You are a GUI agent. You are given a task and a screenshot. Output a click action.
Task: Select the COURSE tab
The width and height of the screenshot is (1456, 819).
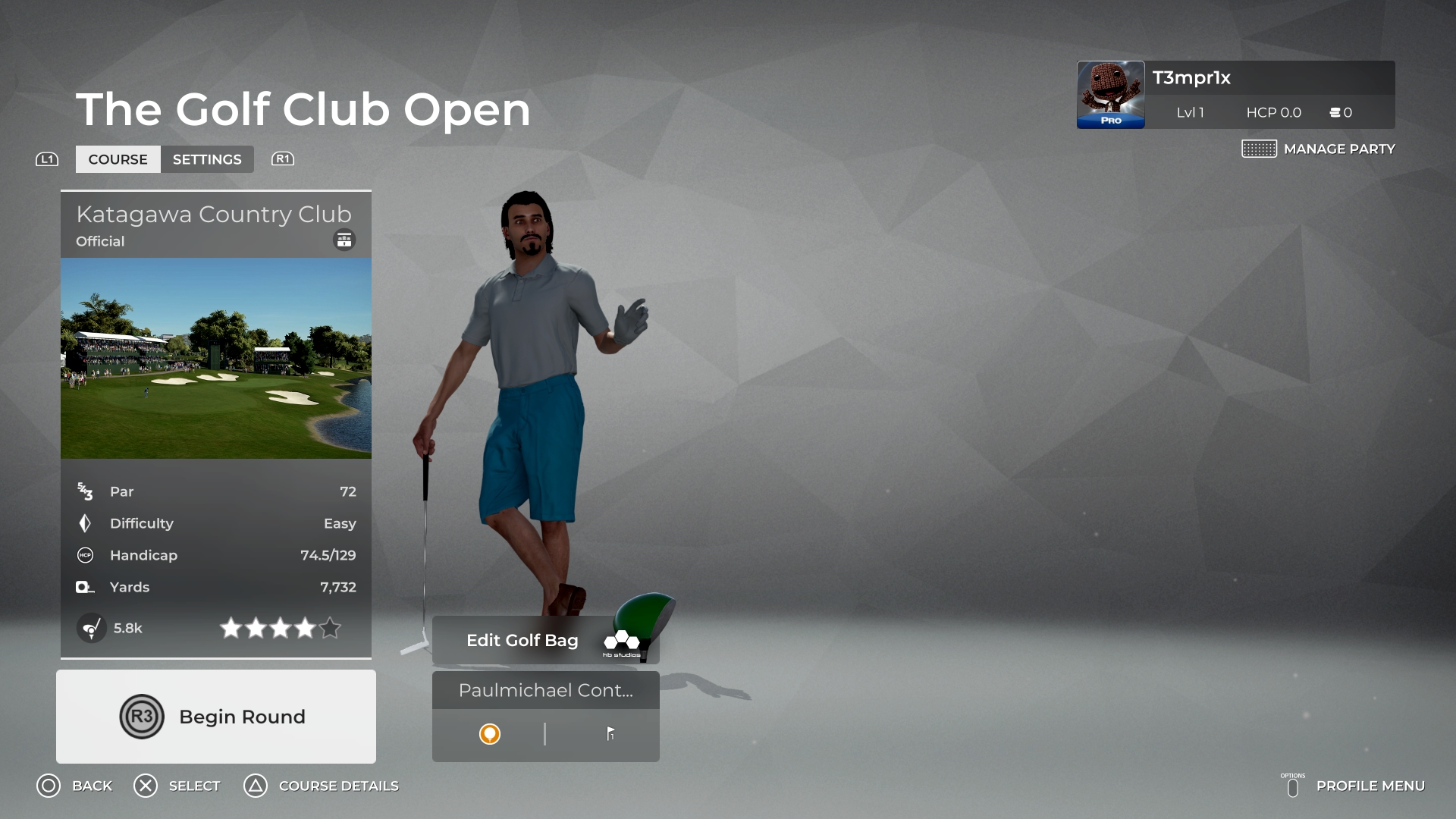tap(118, 159)
